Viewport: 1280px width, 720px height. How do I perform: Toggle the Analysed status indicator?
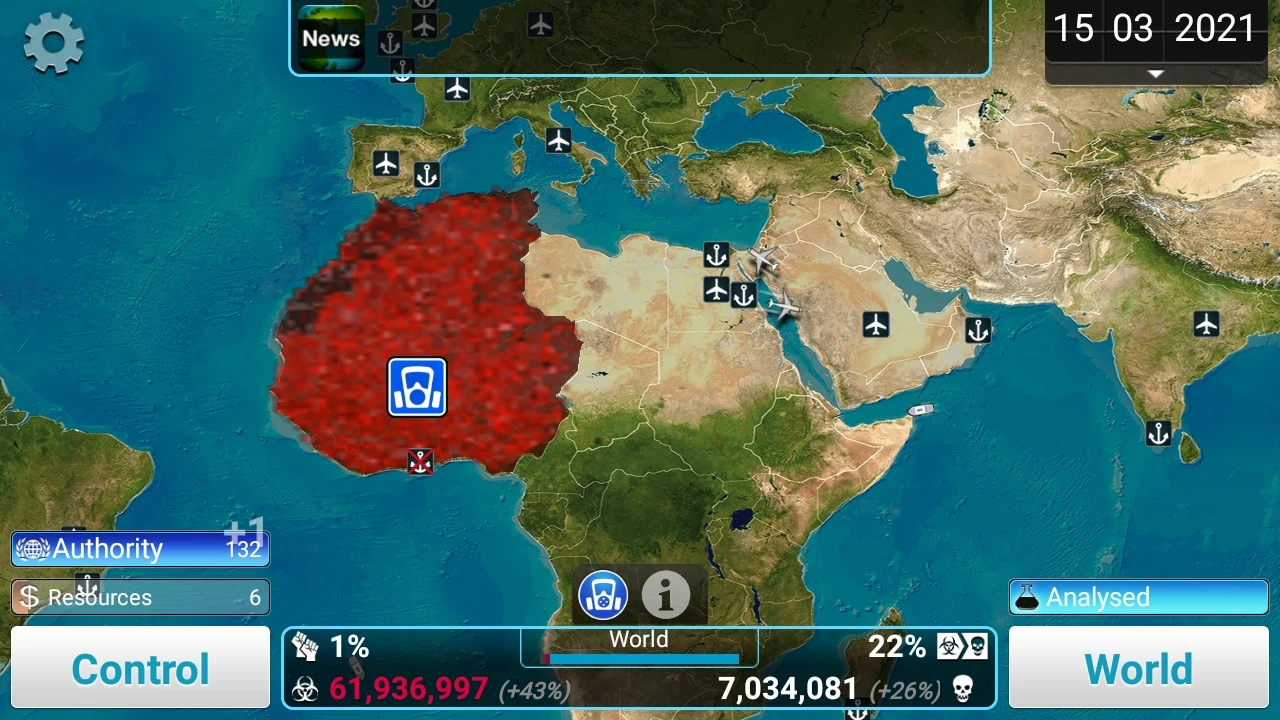tap(1138, 597)
